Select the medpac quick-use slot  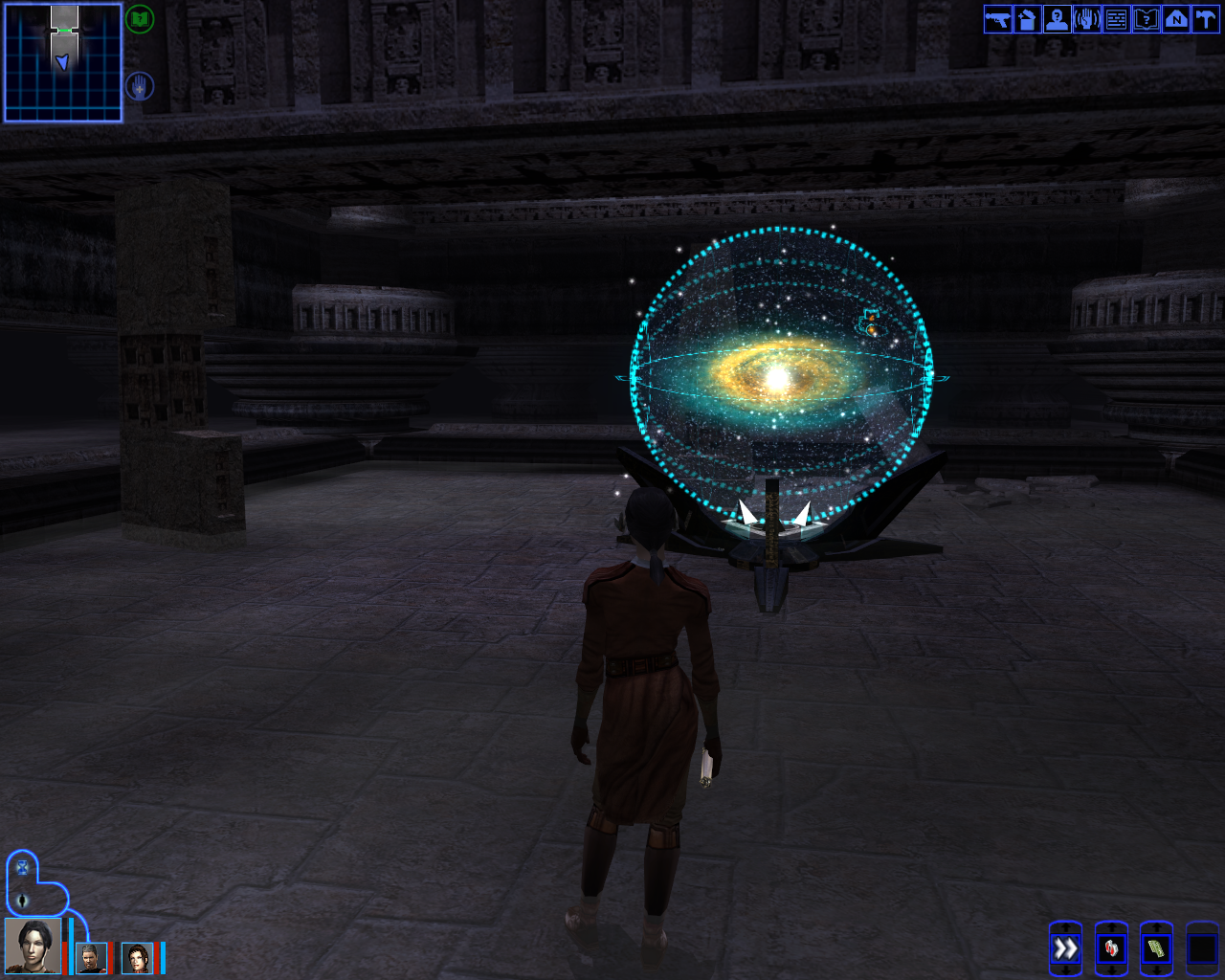click(x=1112, y=949)
